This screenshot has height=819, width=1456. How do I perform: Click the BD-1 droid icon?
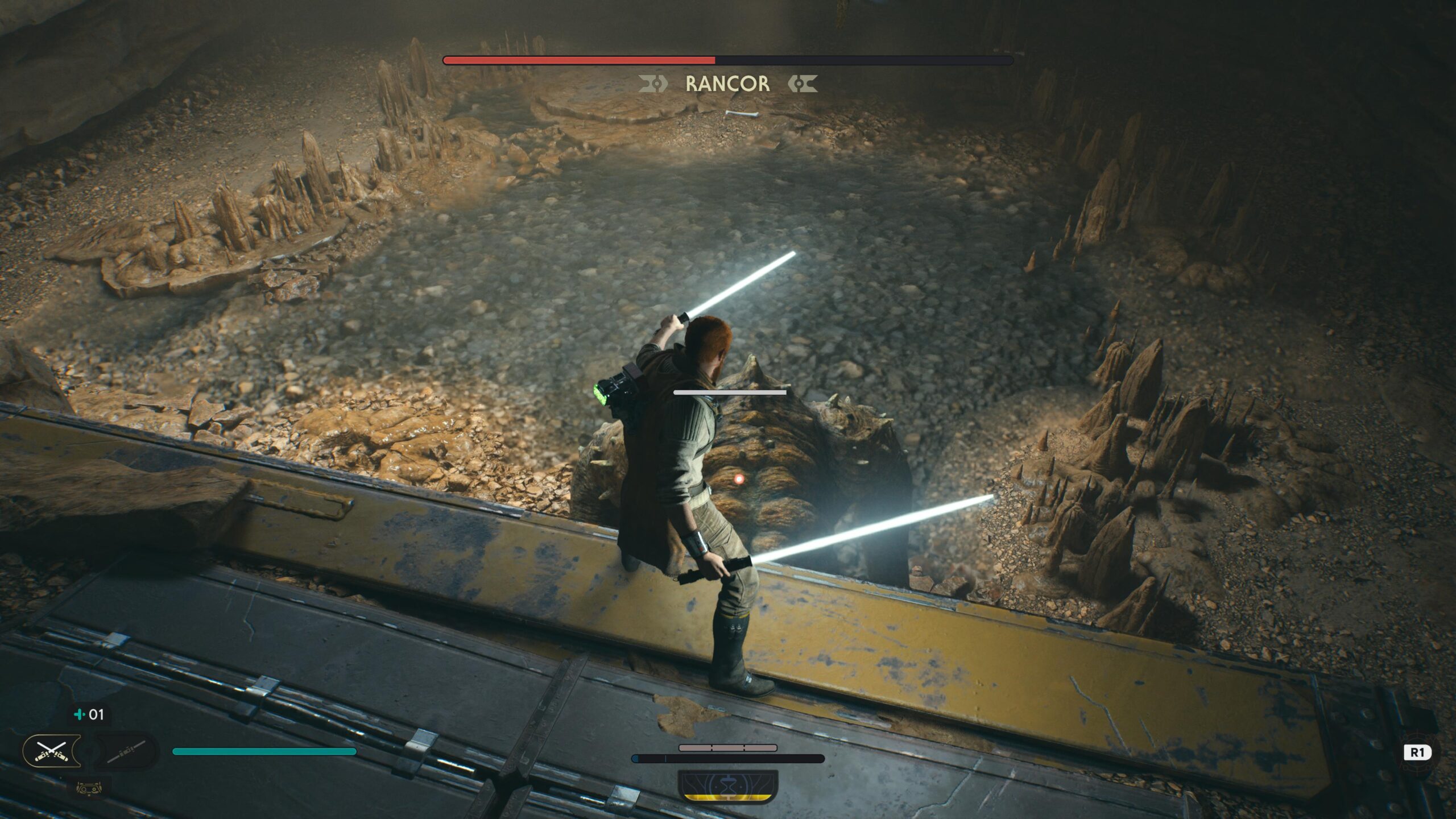(89, 789)
